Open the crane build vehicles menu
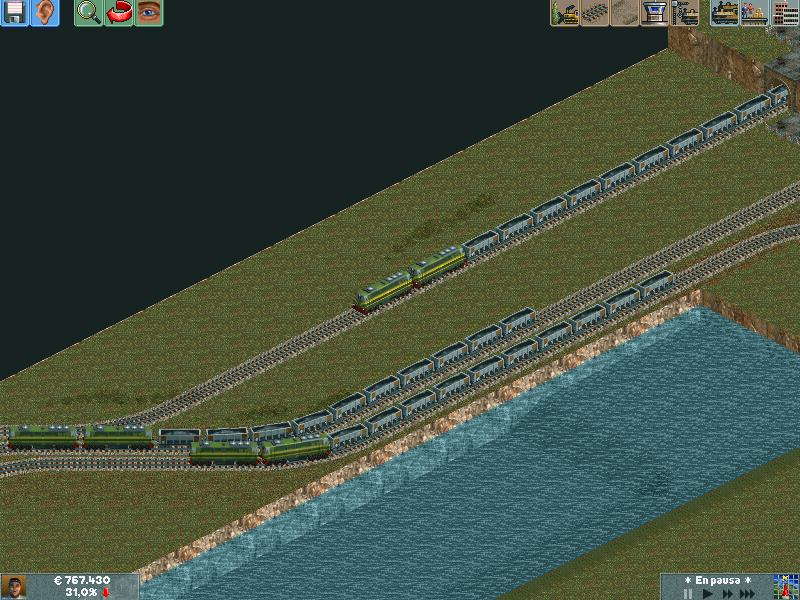800x600 pixels. [x=685, y=13]
